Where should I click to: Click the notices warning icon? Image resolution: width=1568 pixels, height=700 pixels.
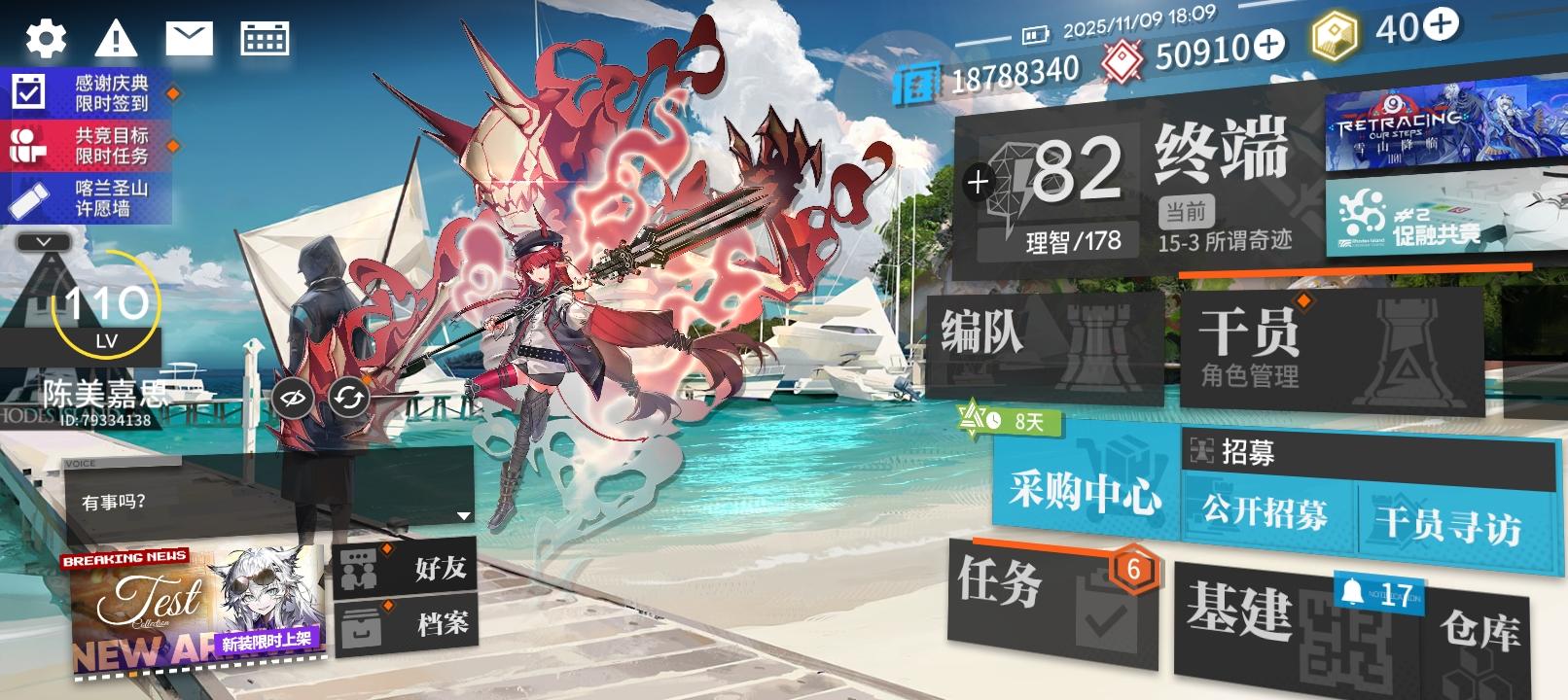117,37
